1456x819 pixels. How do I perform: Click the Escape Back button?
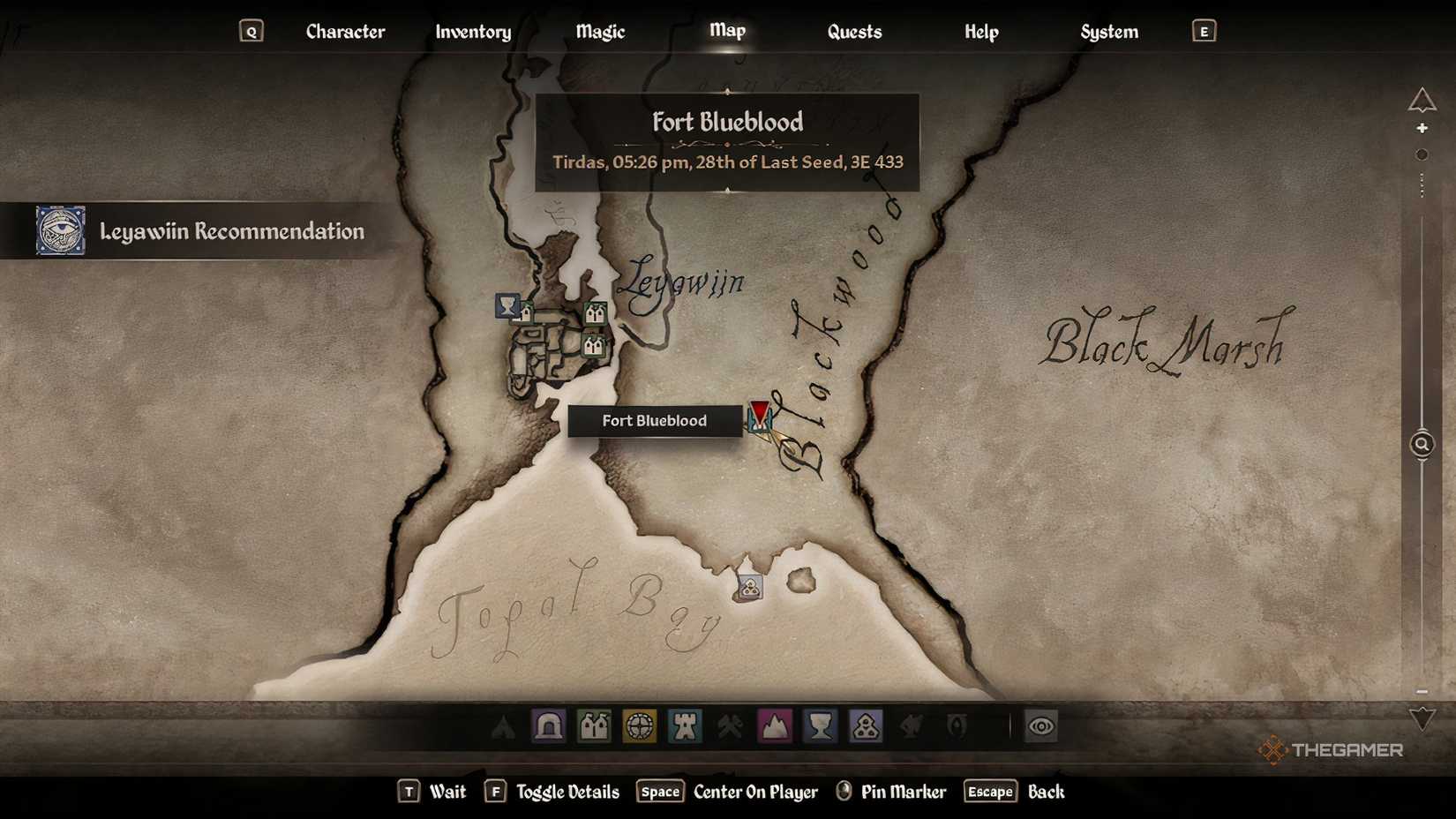coord(989,792)
